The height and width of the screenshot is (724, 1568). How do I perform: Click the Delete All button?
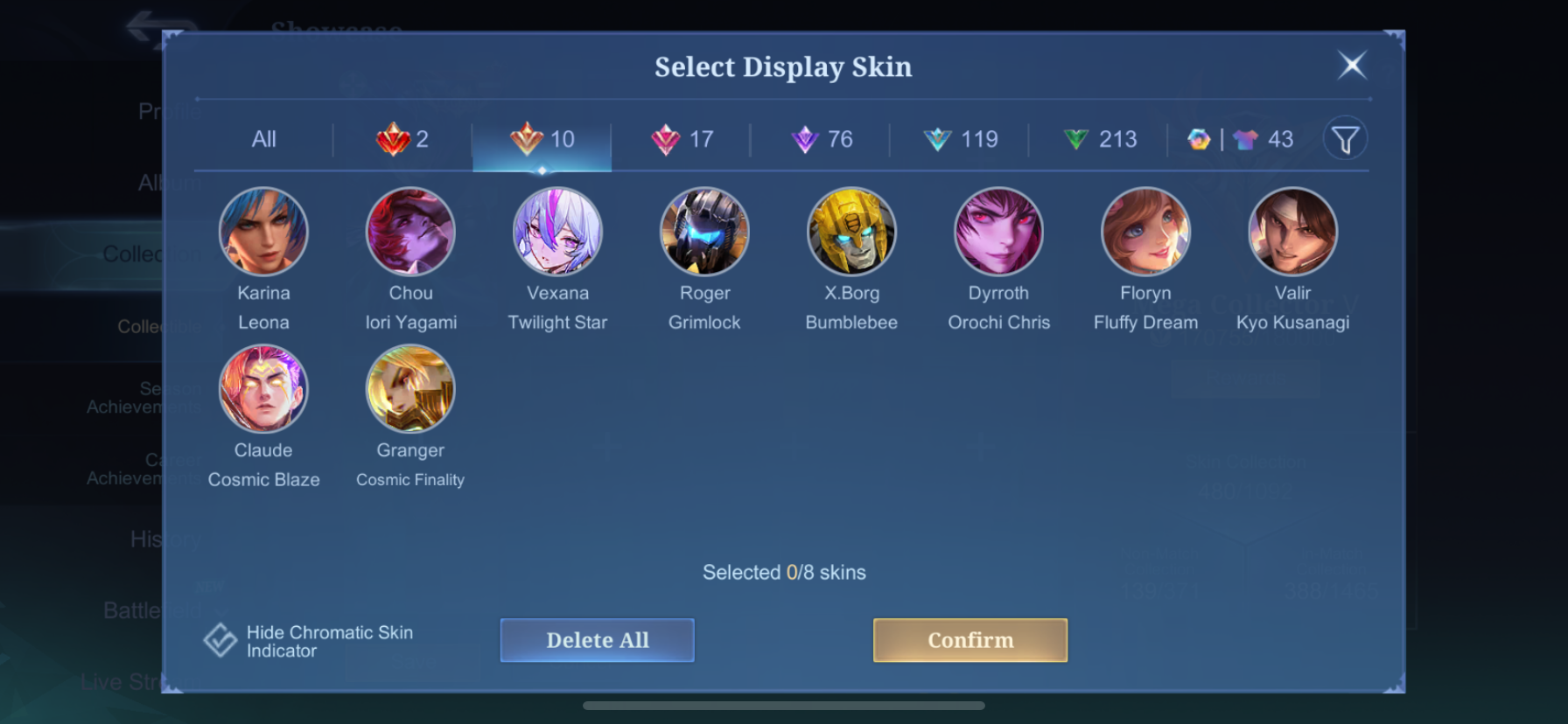pyautogui.click(x=598, y=640)
